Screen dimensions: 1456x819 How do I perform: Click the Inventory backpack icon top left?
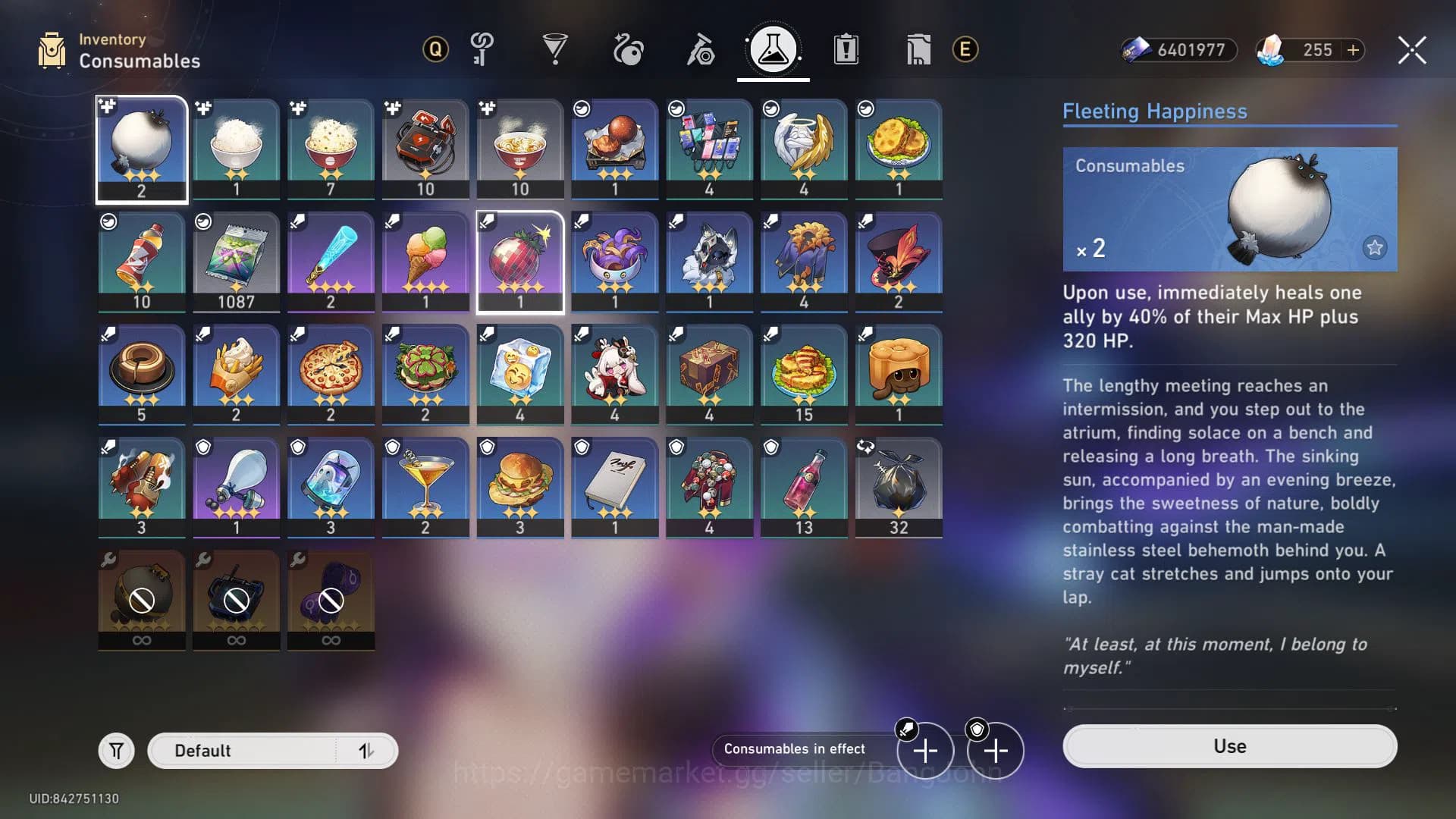pos(50,49)
